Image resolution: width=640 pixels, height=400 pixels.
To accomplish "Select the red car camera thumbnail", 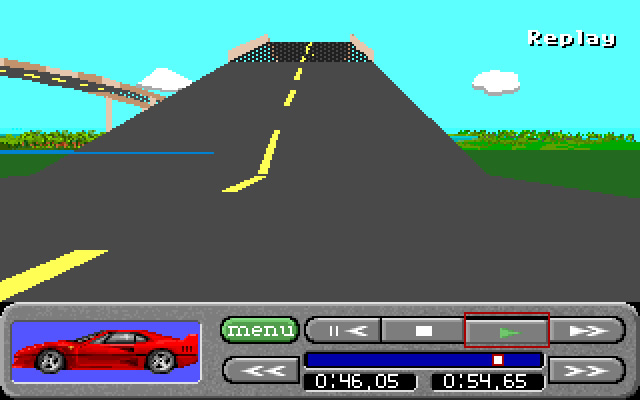I will [x=107, y=351].
